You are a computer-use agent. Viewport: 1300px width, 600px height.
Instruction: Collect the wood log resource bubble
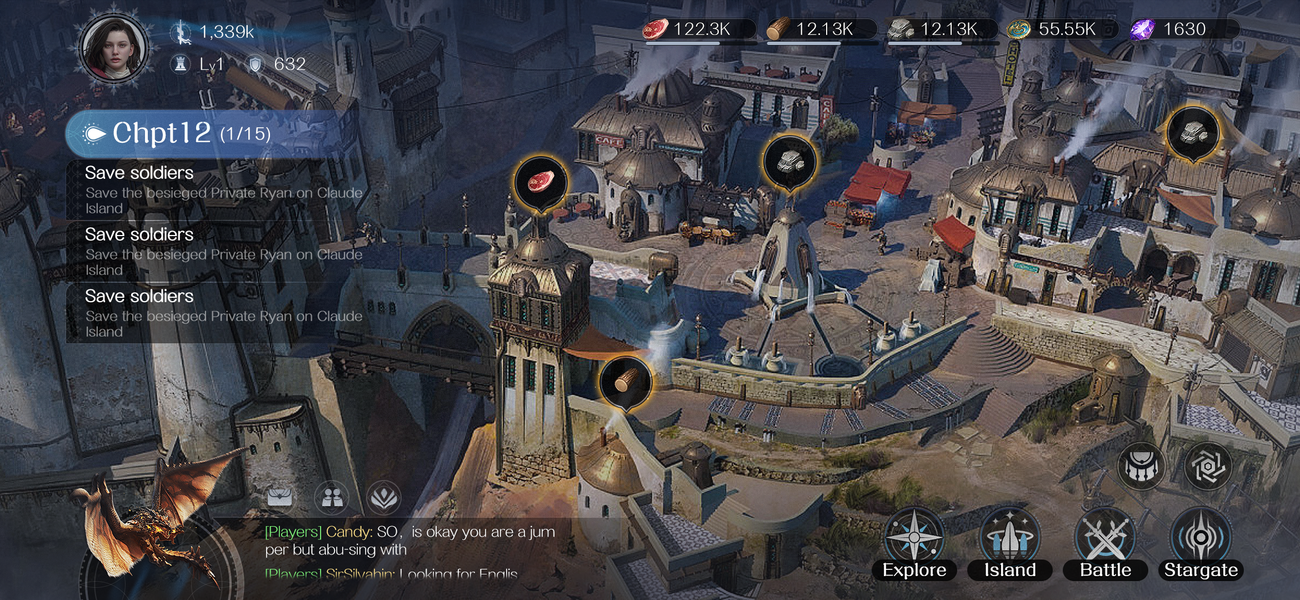(626, 381)
